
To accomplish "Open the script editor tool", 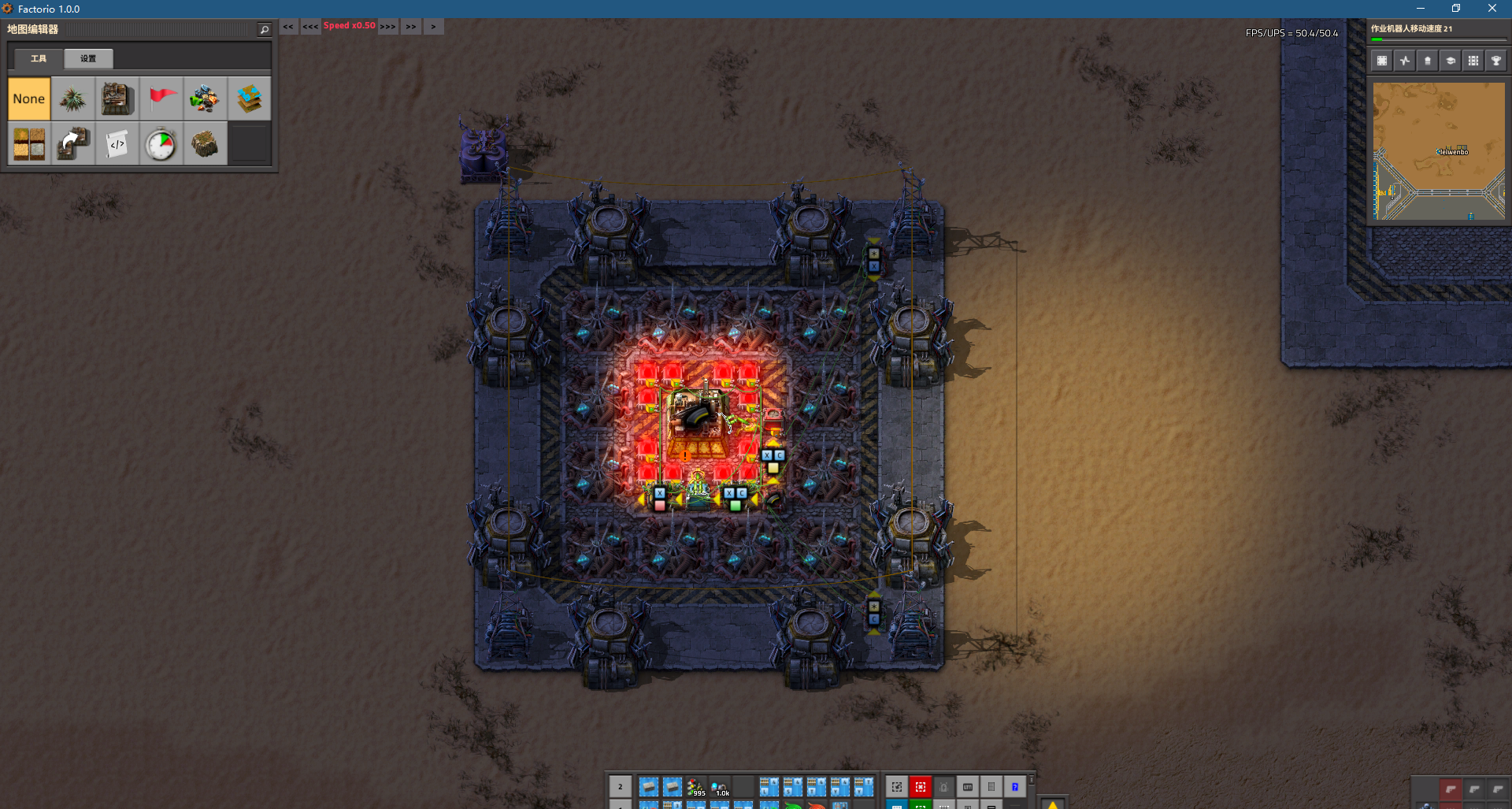I will tap(117, 143).
